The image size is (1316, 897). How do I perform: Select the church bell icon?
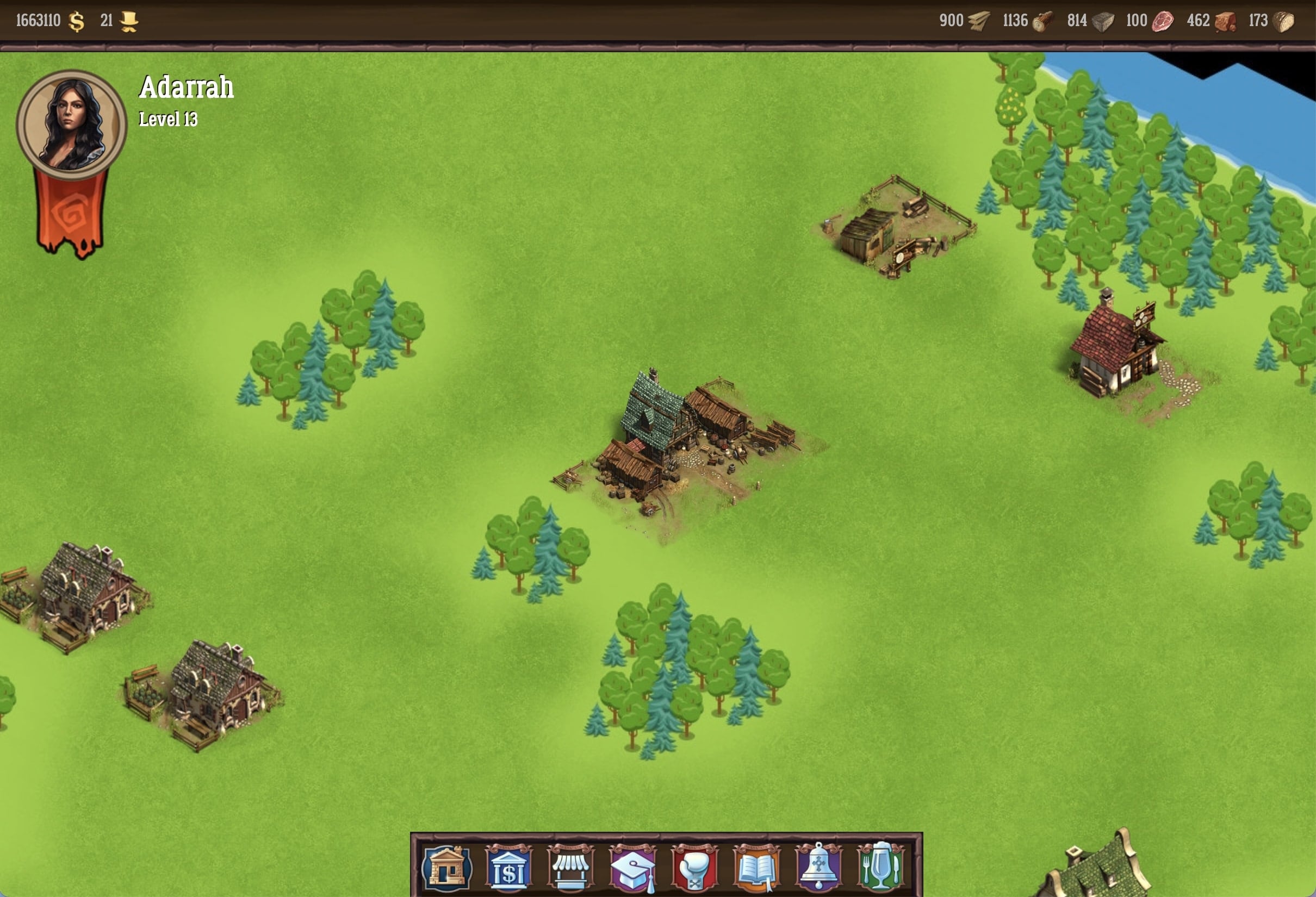coord(819,867)
